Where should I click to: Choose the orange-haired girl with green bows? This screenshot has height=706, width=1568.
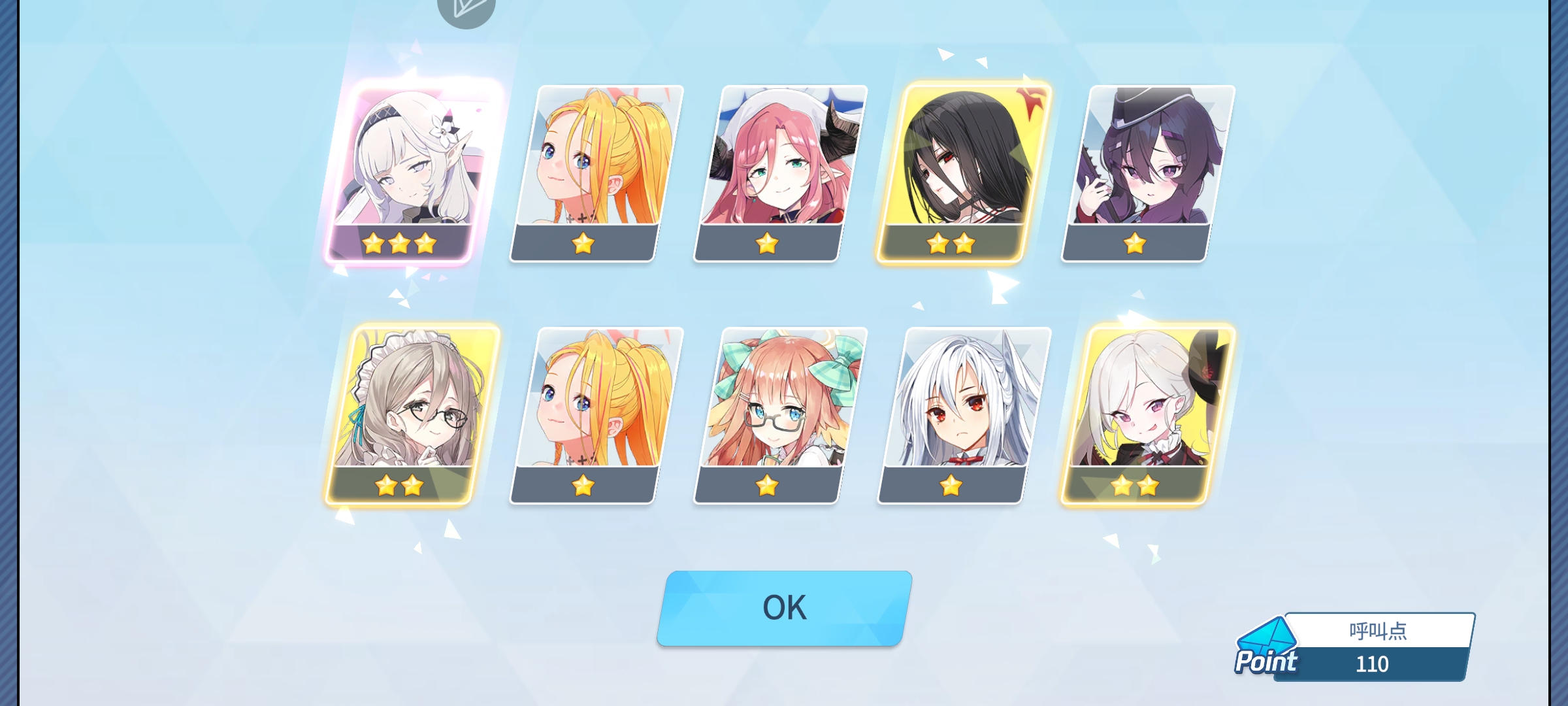click(781, 415)
